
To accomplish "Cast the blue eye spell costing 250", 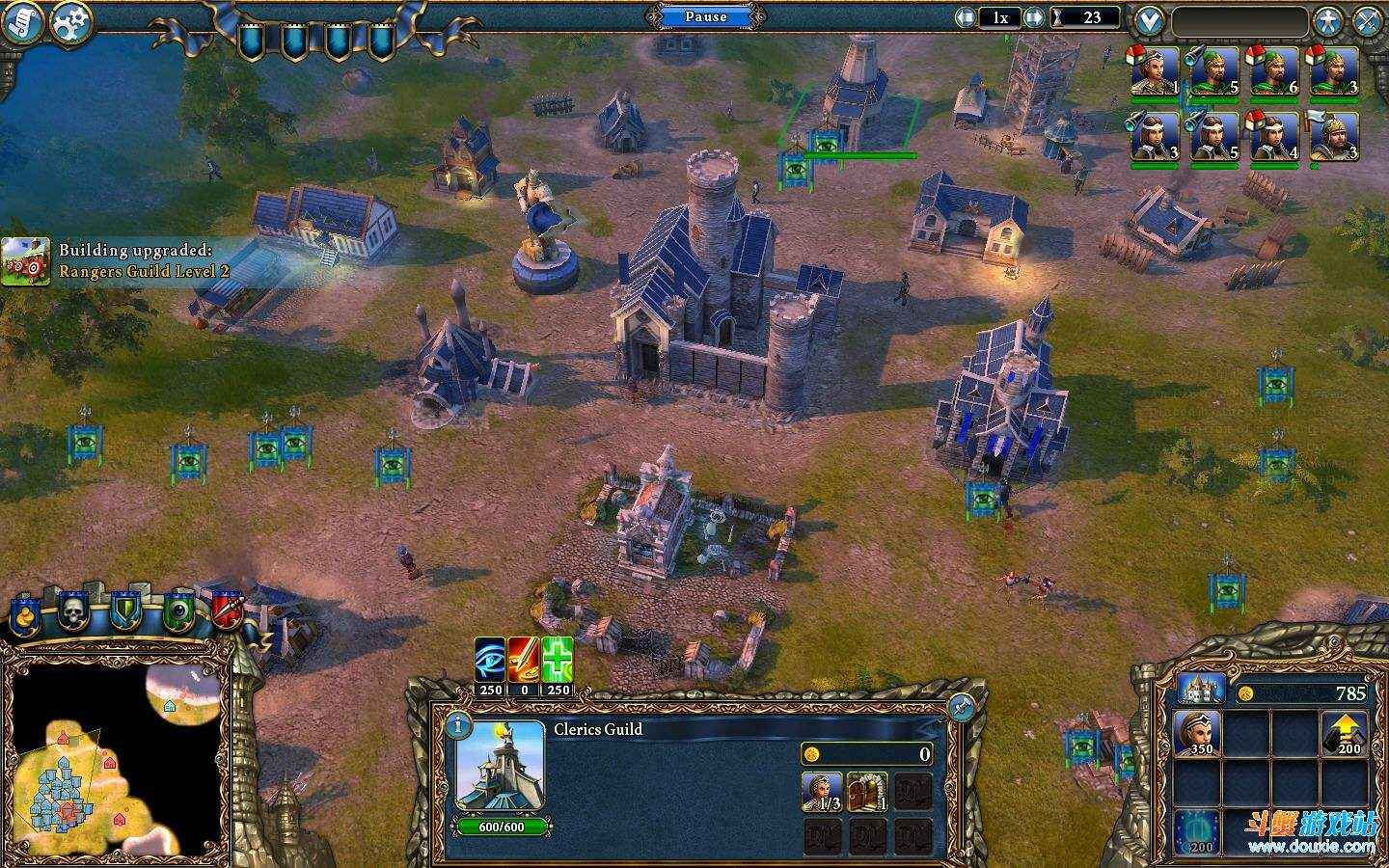I will (x=490, y=660).
